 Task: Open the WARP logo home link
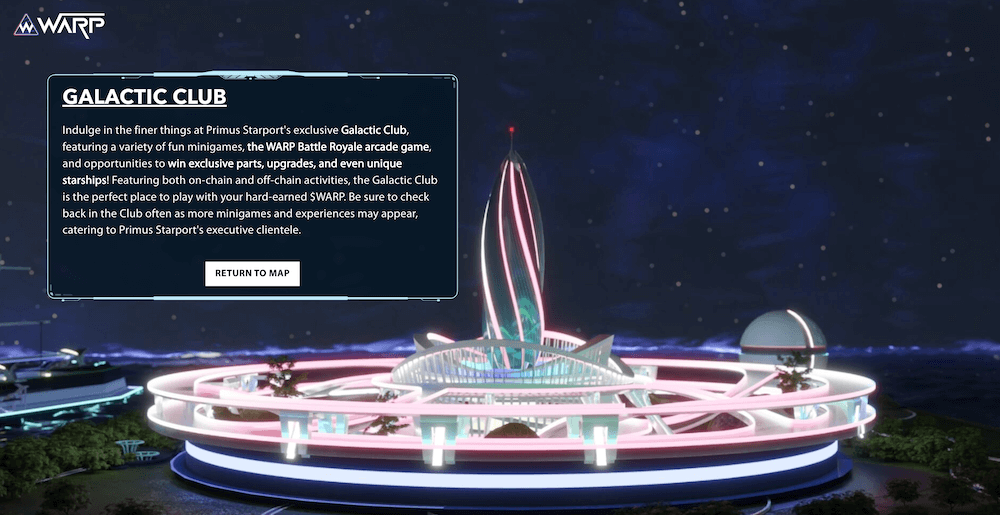tap(59, 25)
